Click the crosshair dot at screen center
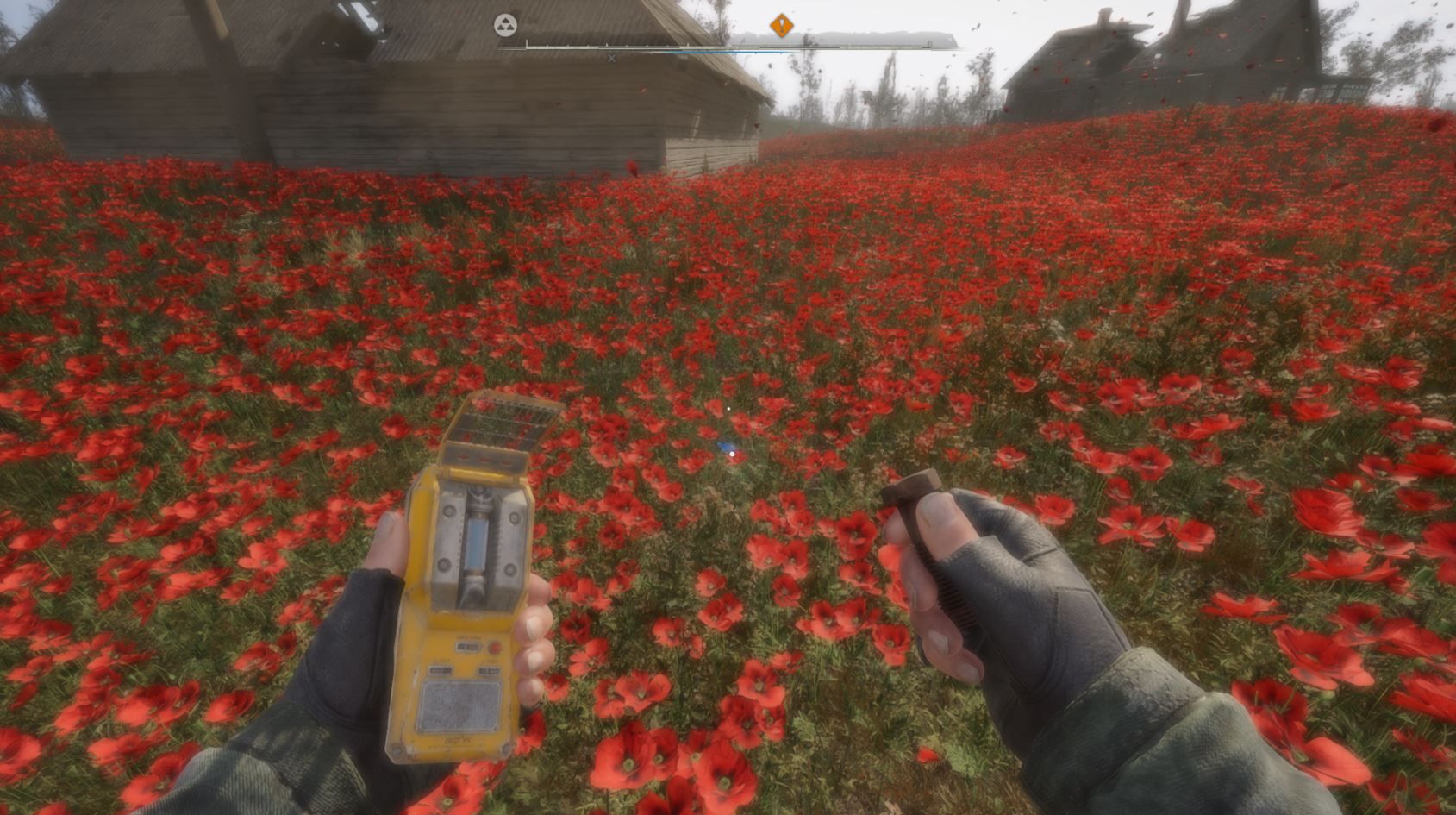1456x815 pixels. [728, 407]
